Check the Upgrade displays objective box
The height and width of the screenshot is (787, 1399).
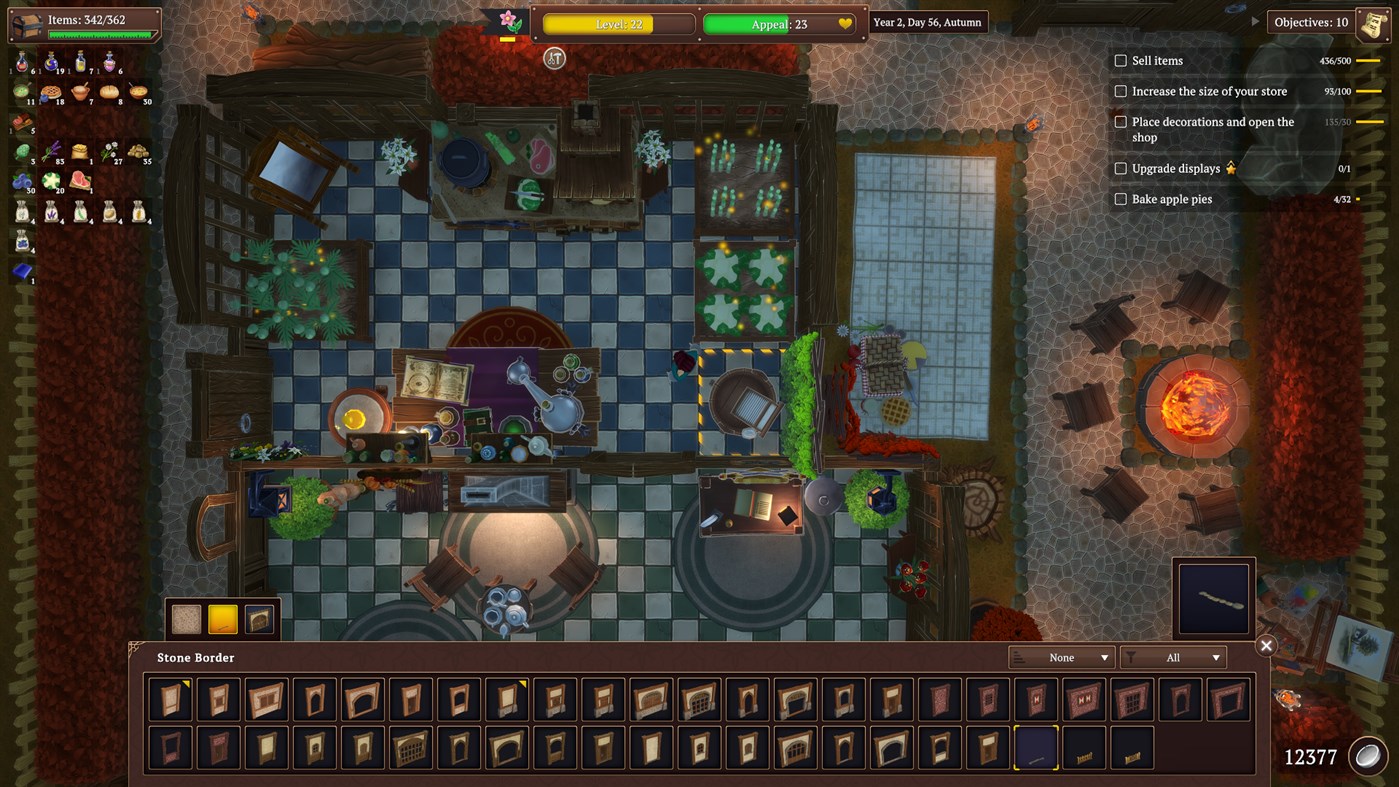1120,168
